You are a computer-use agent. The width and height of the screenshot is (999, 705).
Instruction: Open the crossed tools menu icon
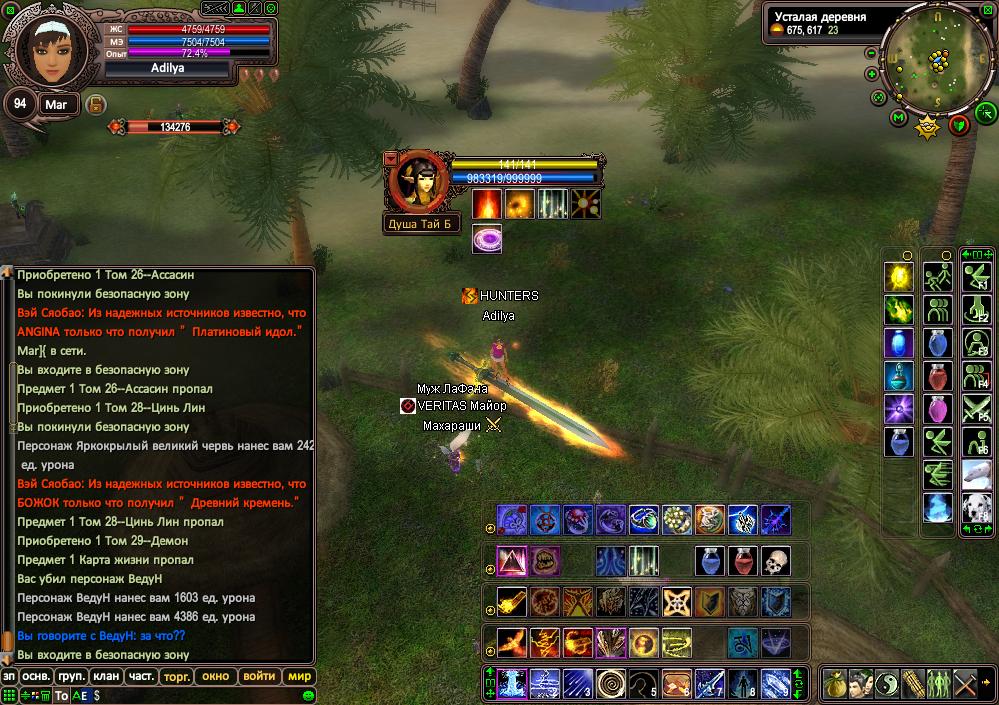click(x=965, y=685)
